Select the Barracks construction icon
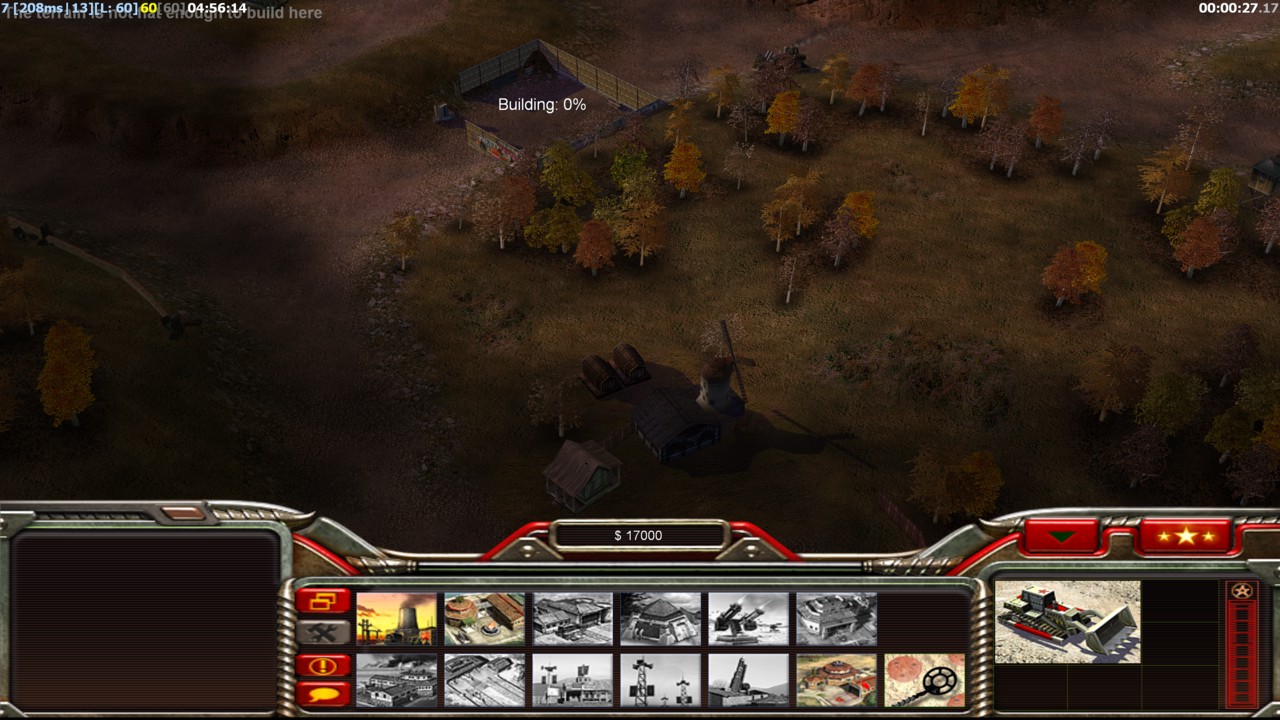Viewport: 1280px width, 720px height. point(484,619)
